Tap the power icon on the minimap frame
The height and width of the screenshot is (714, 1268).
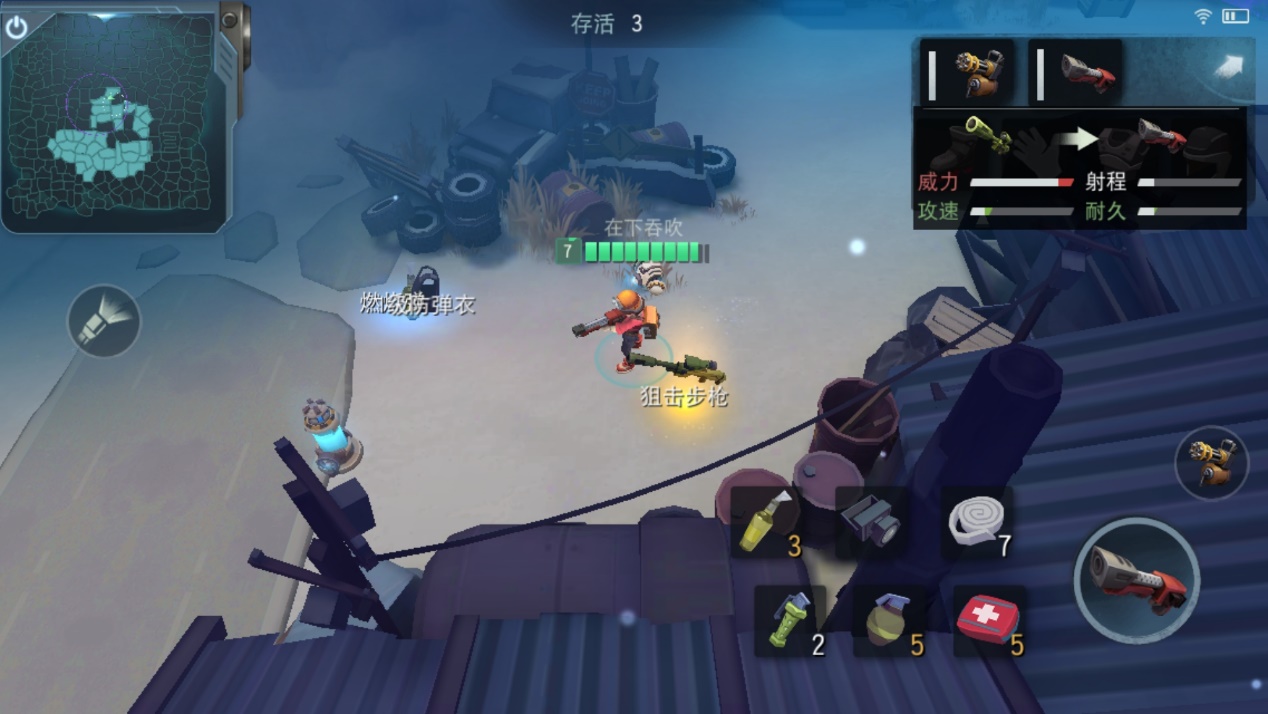(16, 27)
